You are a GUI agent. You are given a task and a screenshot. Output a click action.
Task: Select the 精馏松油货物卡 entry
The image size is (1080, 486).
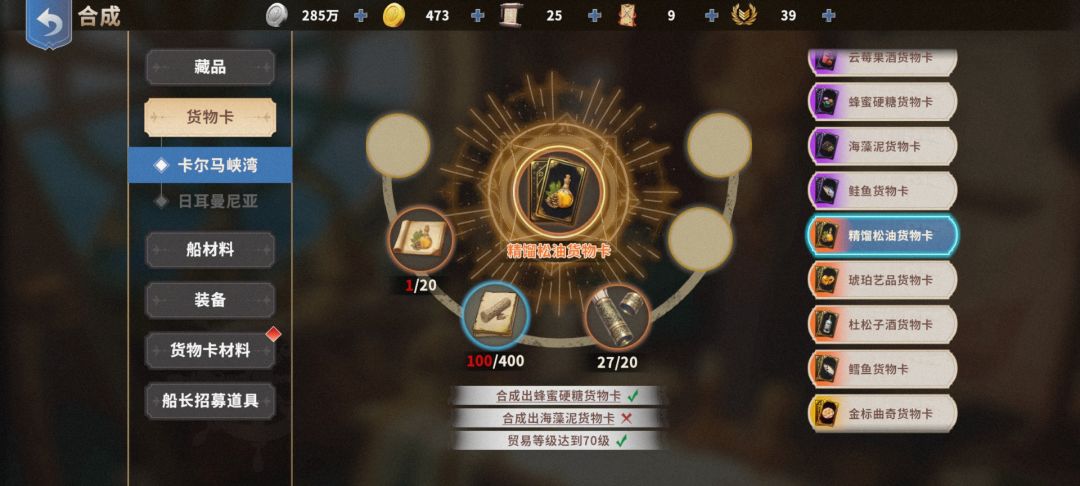pyautogui.click(x=882, y=236)
